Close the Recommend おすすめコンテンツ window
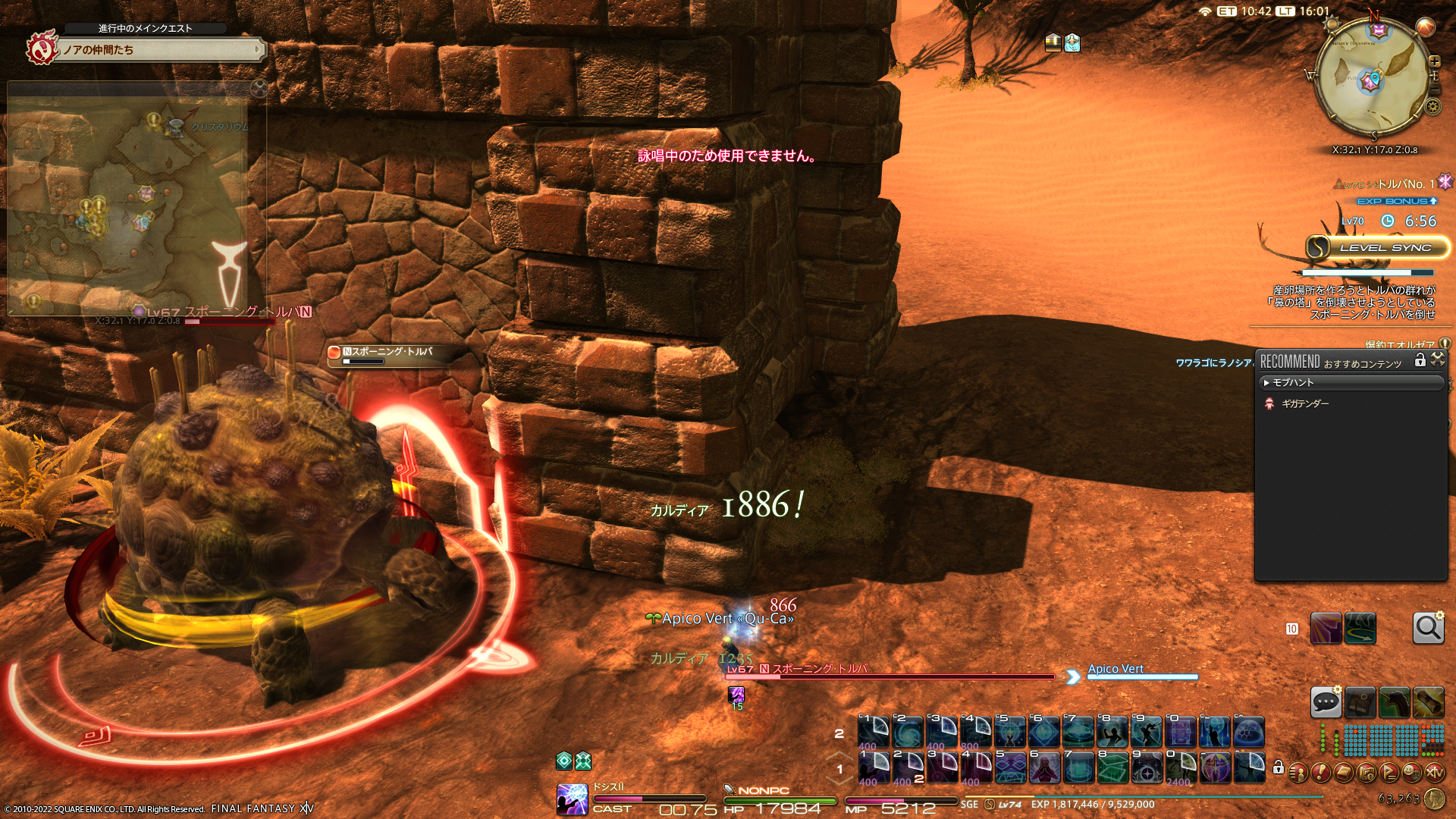The image size is (1456, 819). [x=1437, y=360]
